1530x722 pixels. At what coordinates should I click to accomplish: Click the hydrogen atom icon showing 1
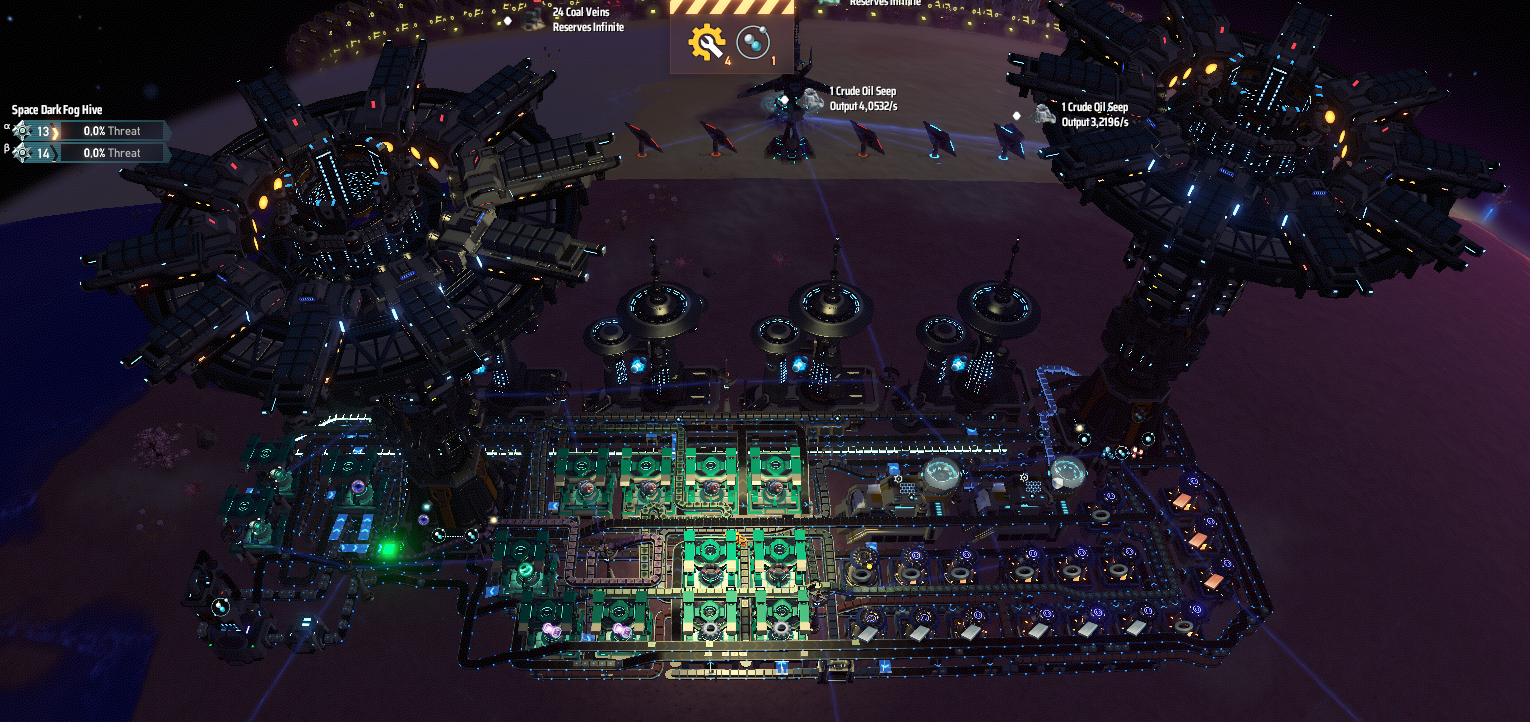(753, 40)
